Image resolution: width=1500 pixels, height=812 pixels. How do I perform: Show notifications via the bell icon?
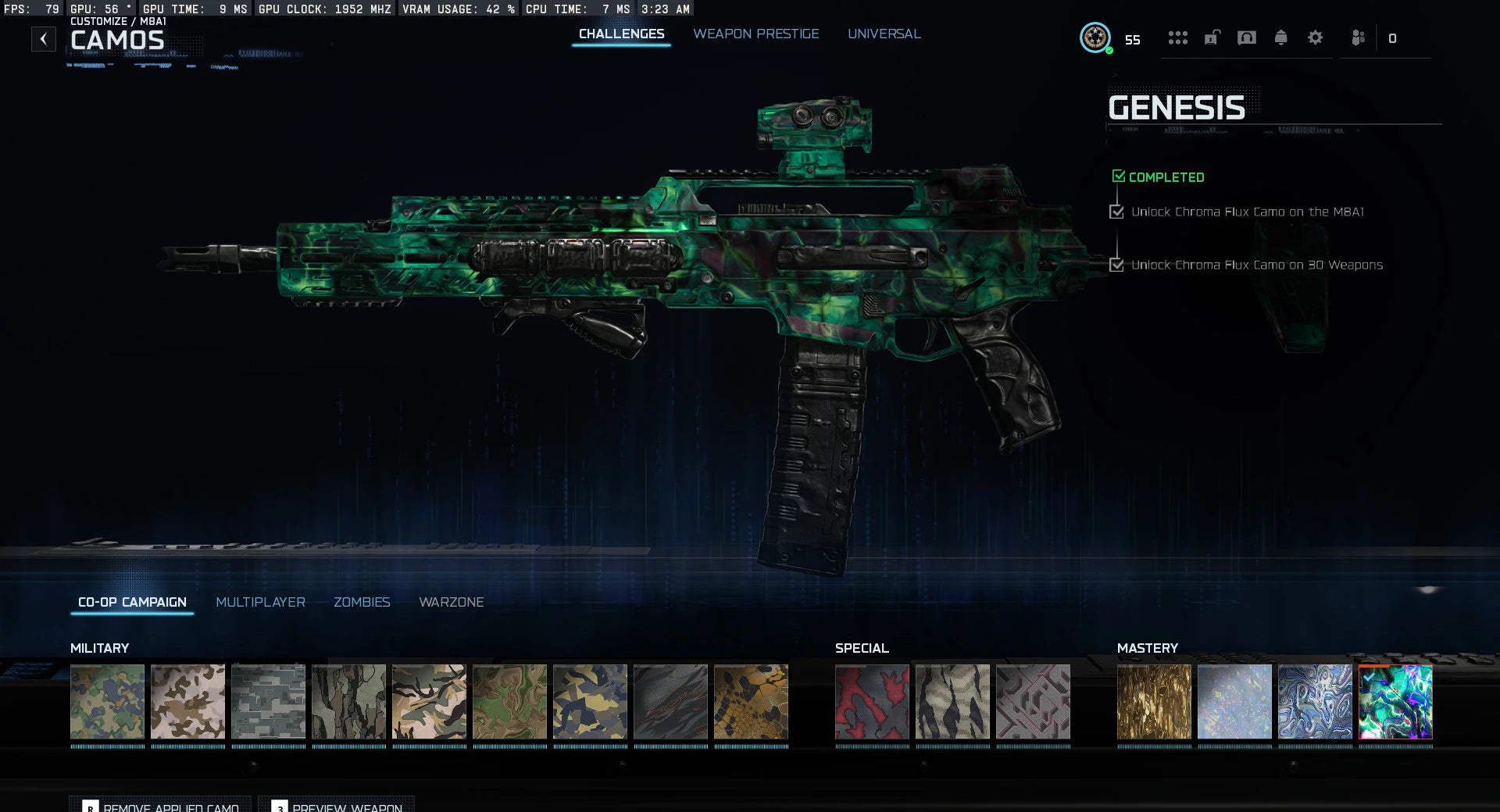point(1280,37)
